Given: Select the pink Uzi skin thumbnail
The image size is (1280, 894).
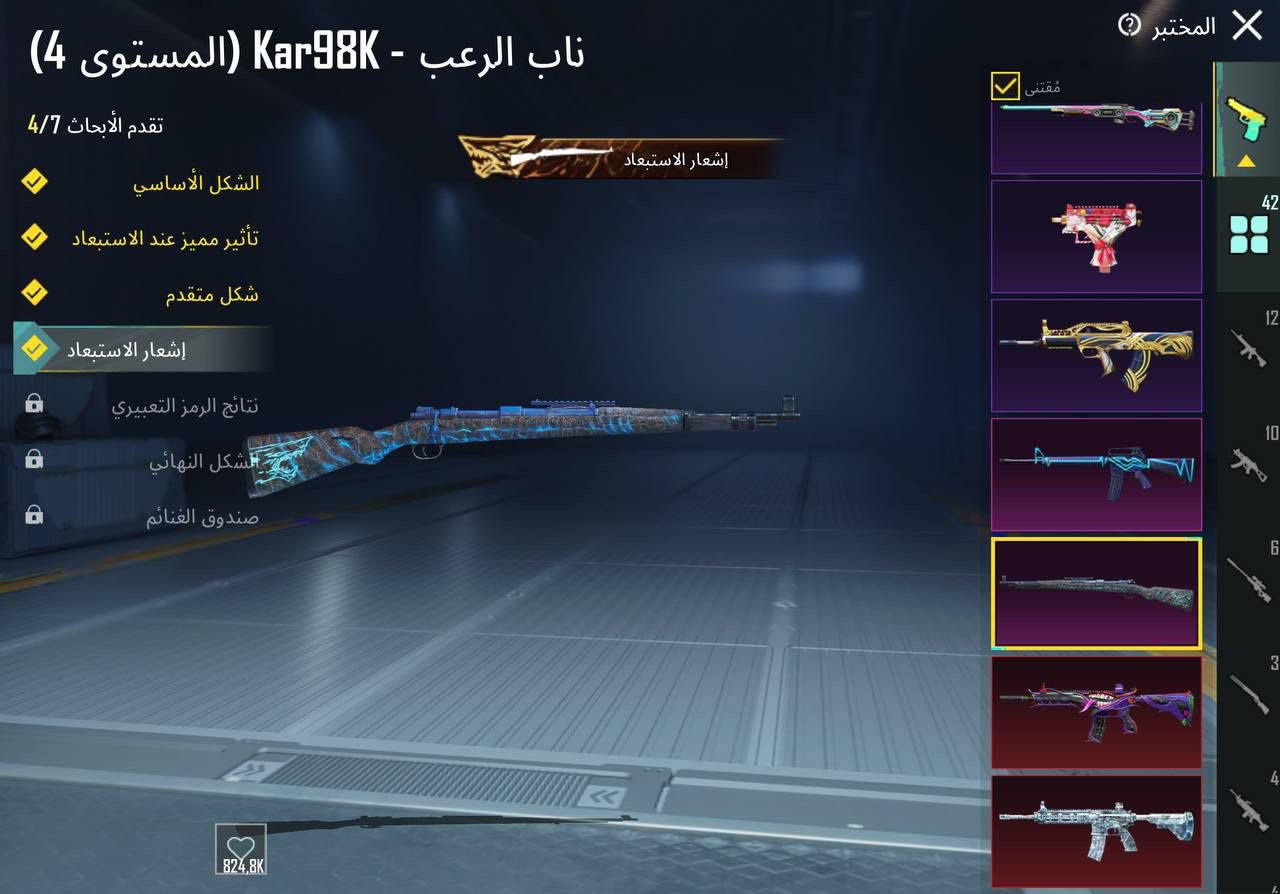Looking at the screenshot, I should [1096, 236].
